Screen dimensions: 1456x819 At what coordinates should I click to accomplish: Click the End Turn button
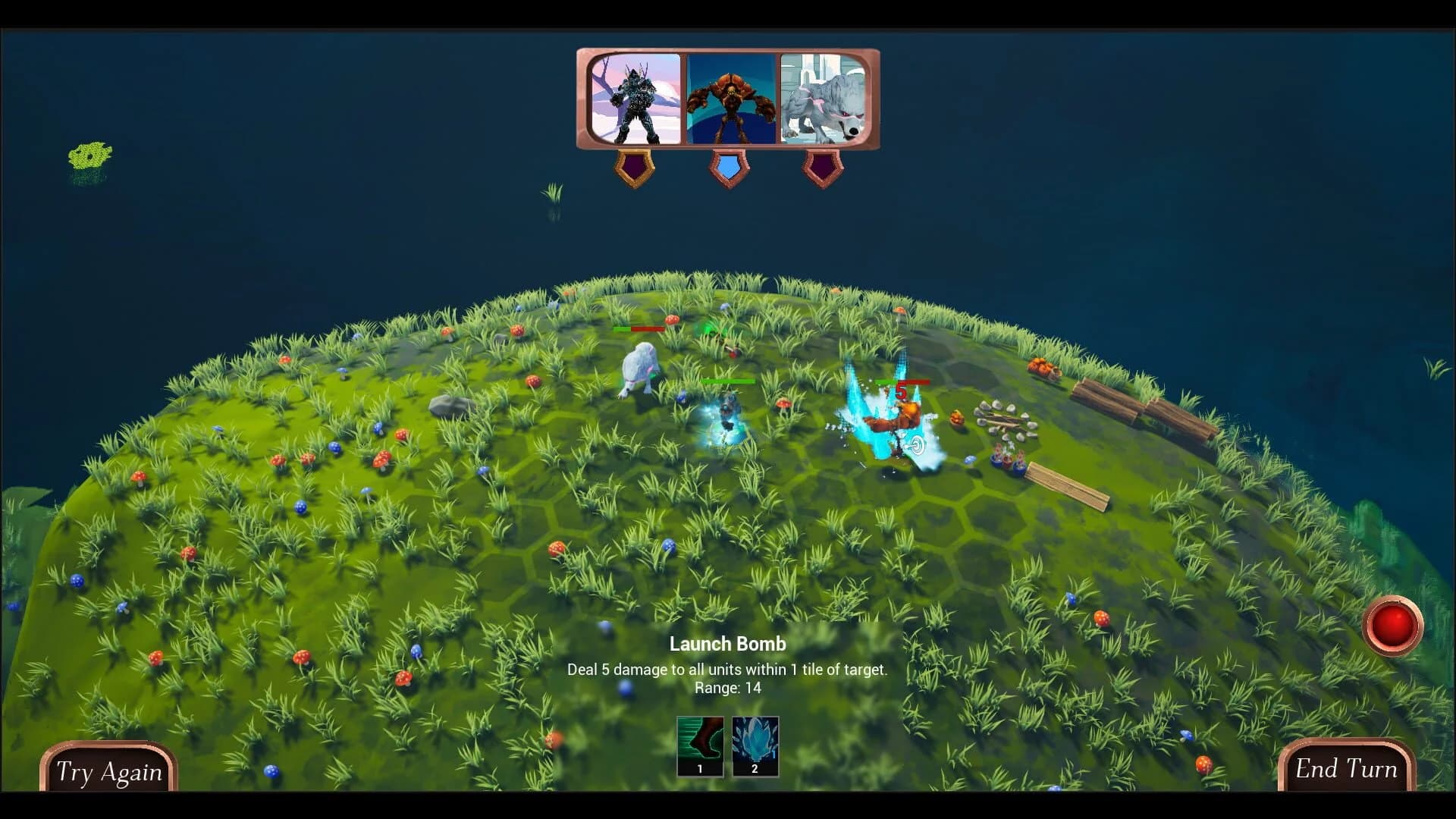coord(1348,769)
